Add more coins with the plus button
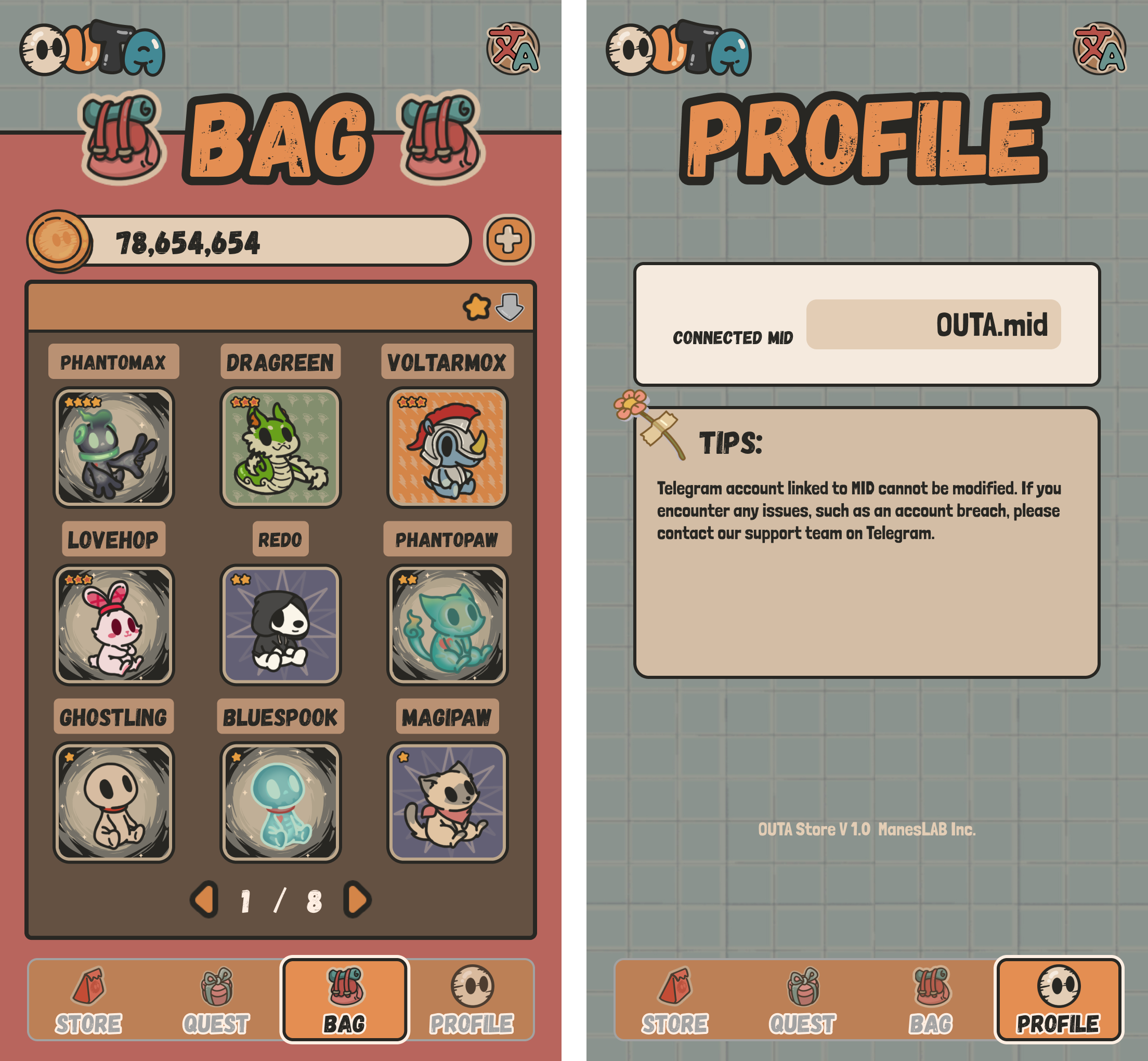The width and height of the screenshot is (1148, 1061). point(509,240)
